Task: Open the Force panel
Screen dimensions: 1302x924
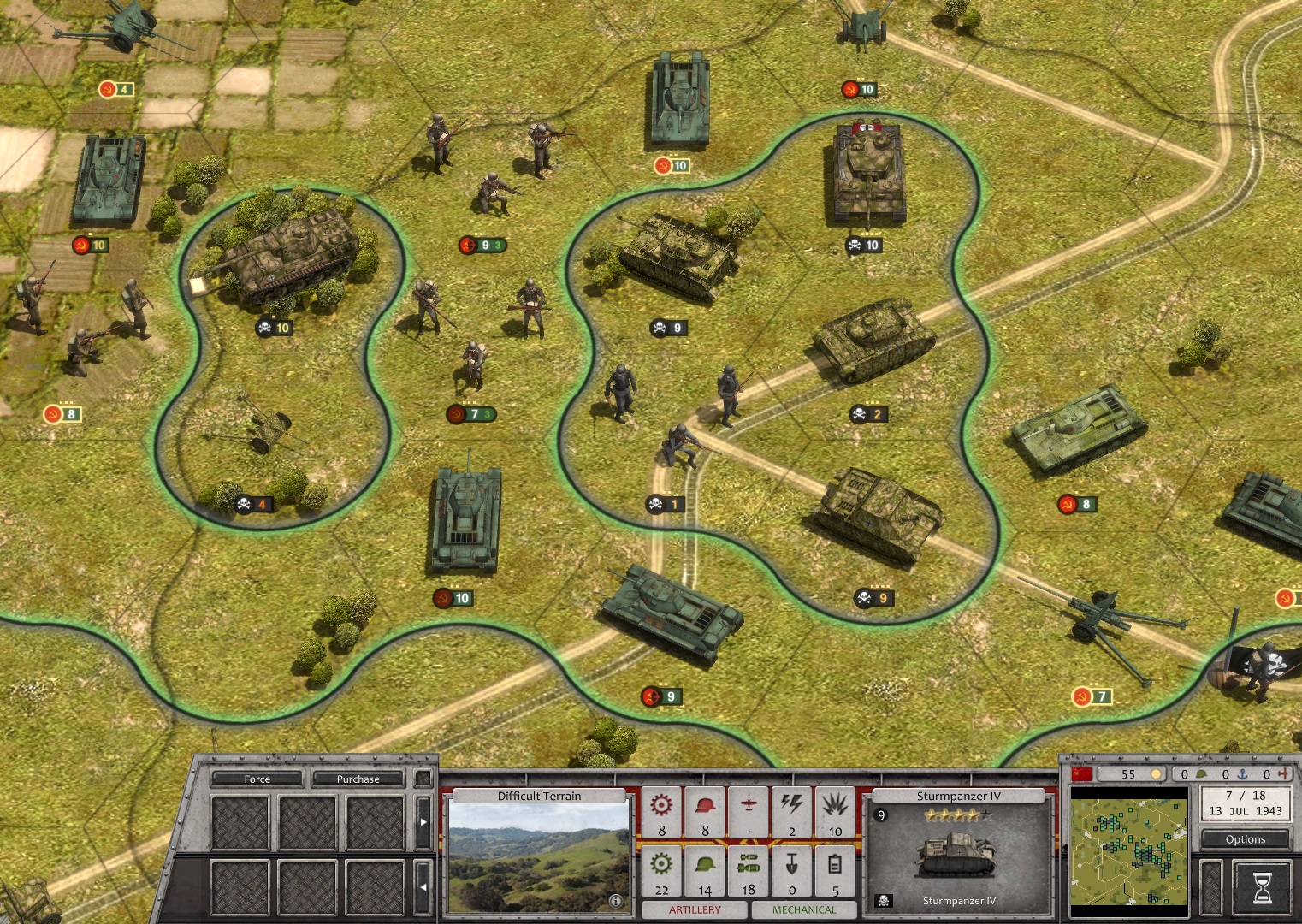Action: point(257,779)
